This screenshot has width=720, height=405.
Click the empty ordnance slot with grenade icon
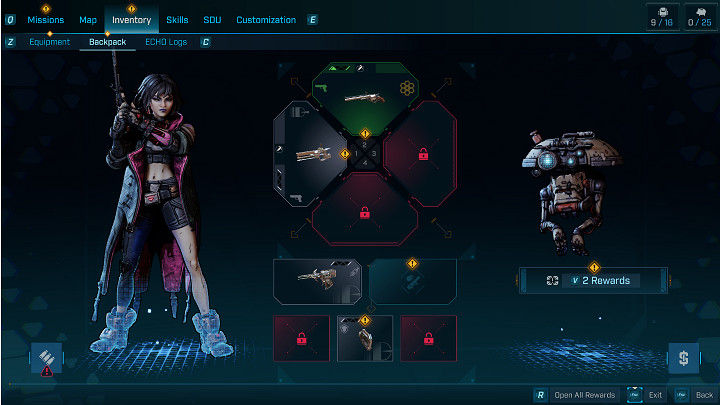click(x=412, y=281)
